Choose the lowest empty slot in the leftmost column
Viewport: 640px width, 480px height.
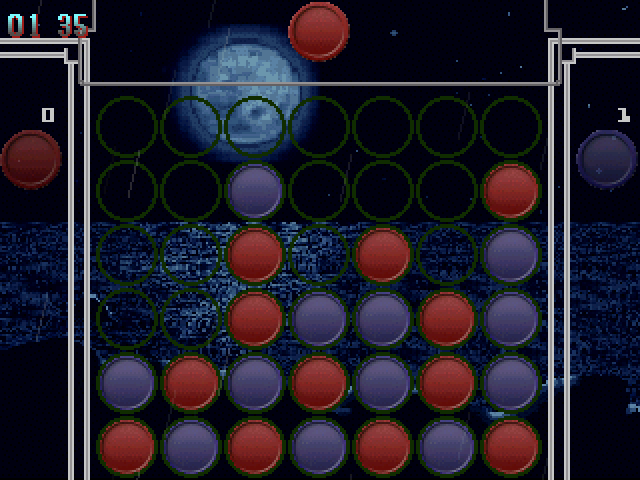[127, 319]
